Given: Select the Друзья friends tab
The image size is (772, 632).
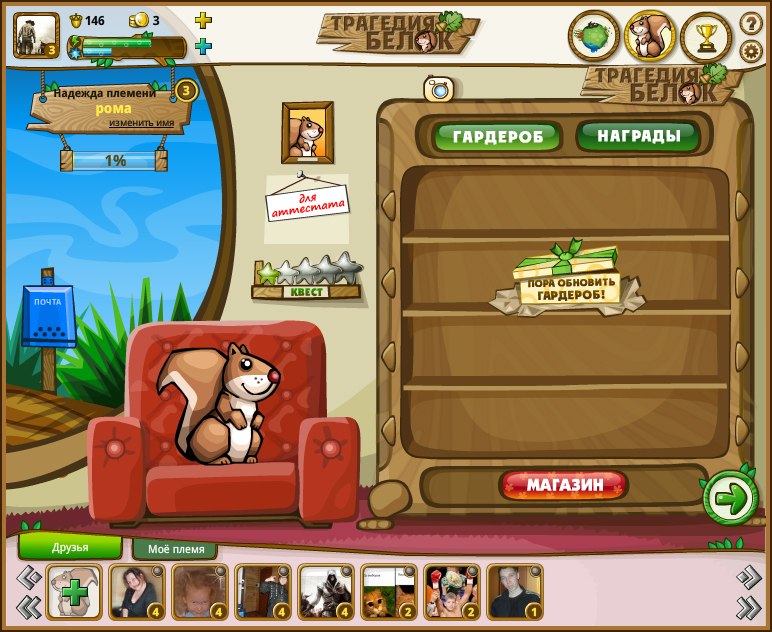Looking at the screenshot, I should 70,547.
